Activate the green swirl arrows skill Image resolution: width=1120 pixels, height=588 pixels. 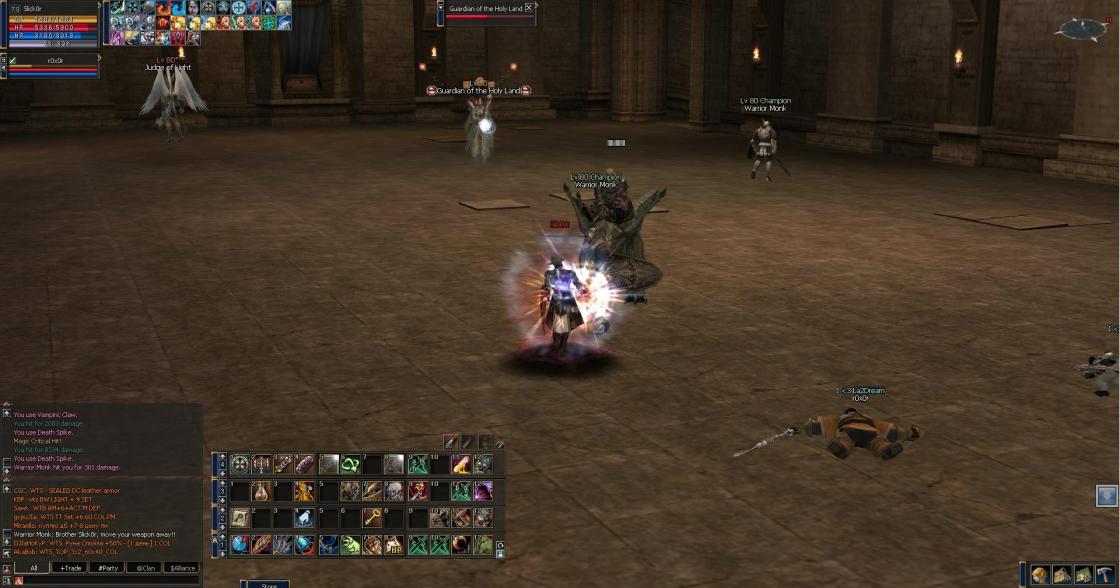pos(350,464)
